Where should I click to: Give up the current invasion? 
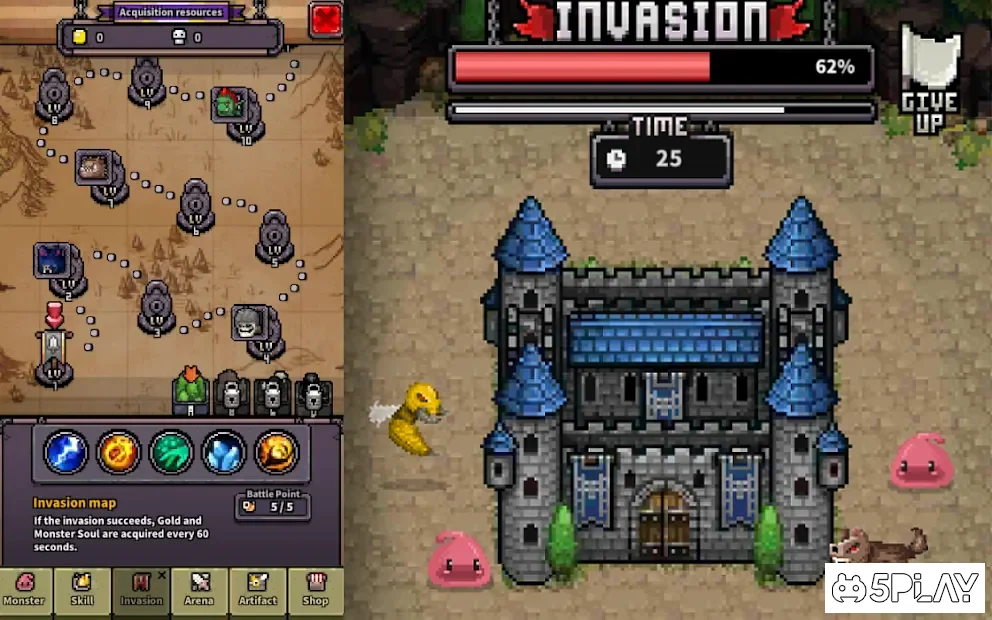pyautogui.click(x=930, y=80)
